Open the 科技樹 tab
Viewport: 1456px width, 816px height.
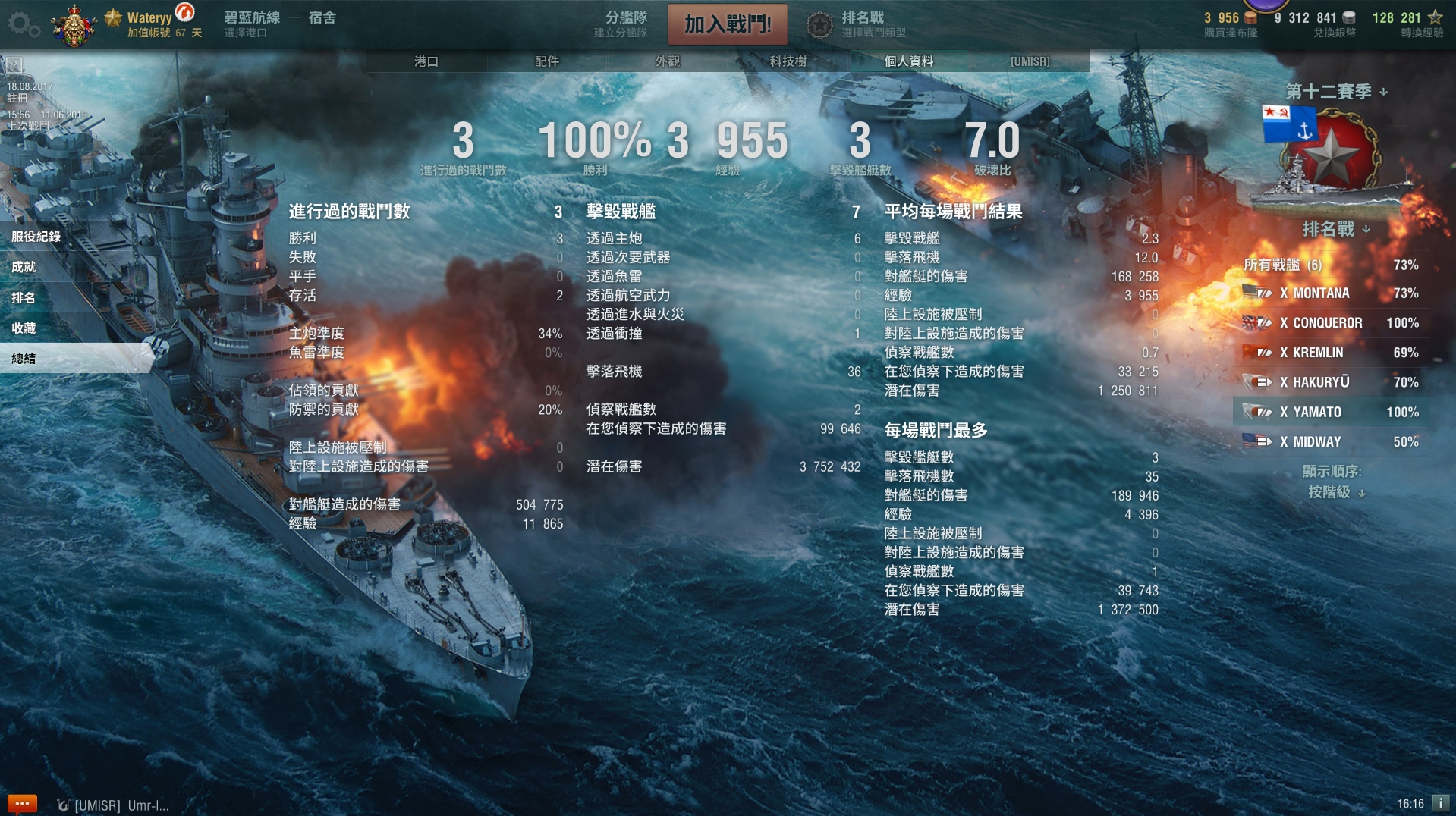[x=790, y=62]
